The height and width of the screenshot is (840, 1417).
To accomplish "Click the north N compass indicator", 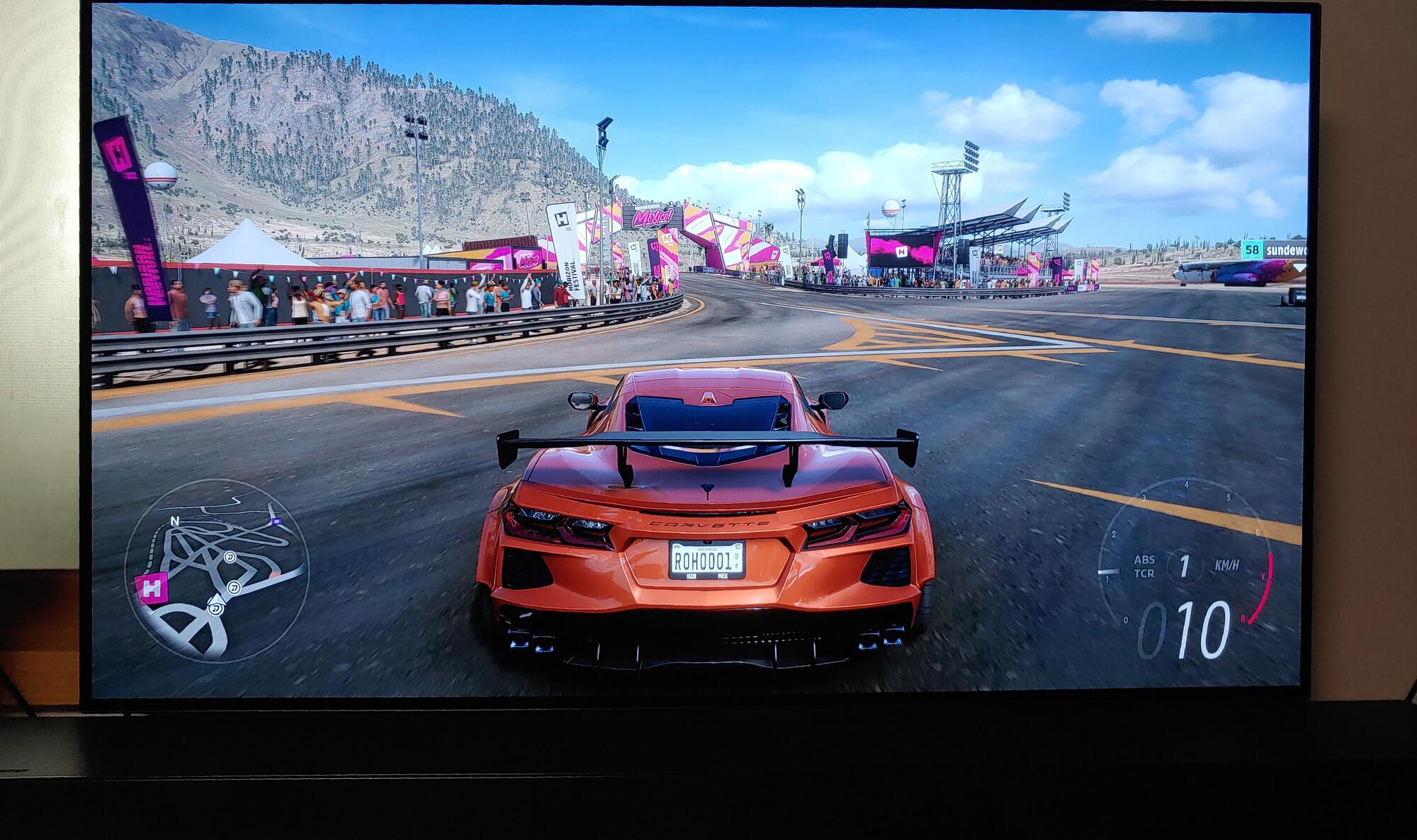I will 174,521.
